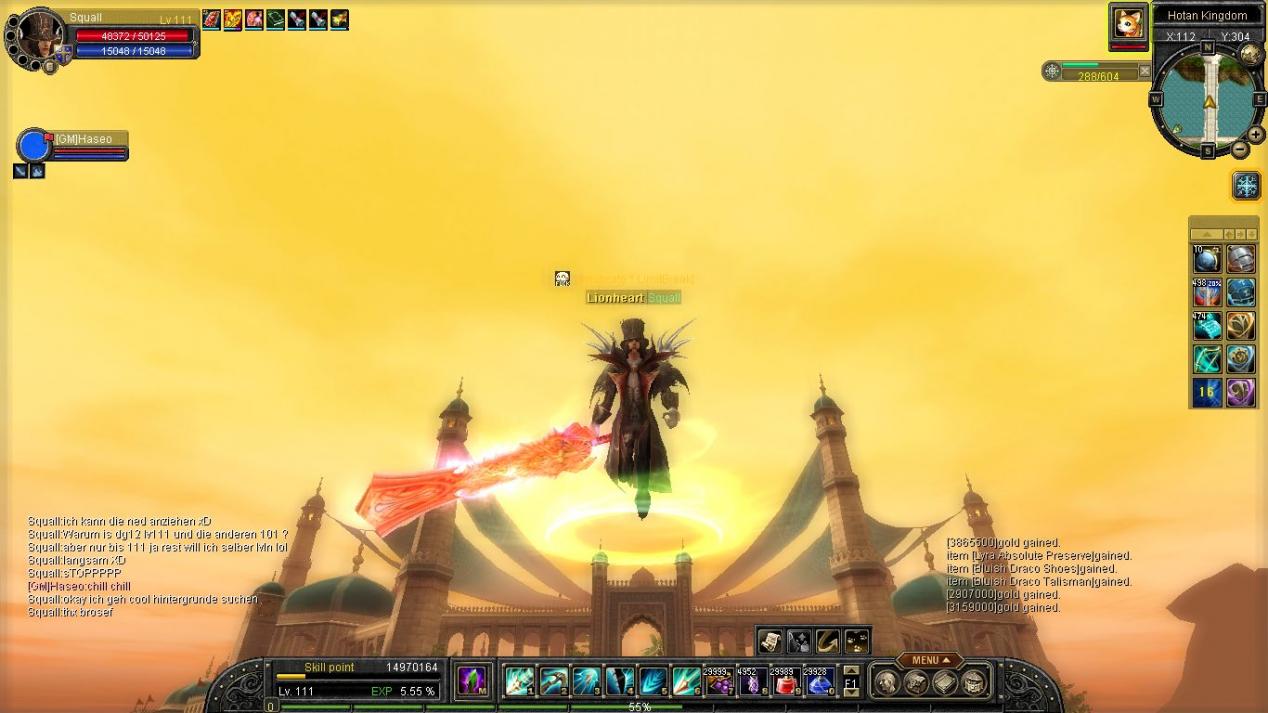
Task: Close the 288/604 pet status bar
Action: pos(1145,71)
